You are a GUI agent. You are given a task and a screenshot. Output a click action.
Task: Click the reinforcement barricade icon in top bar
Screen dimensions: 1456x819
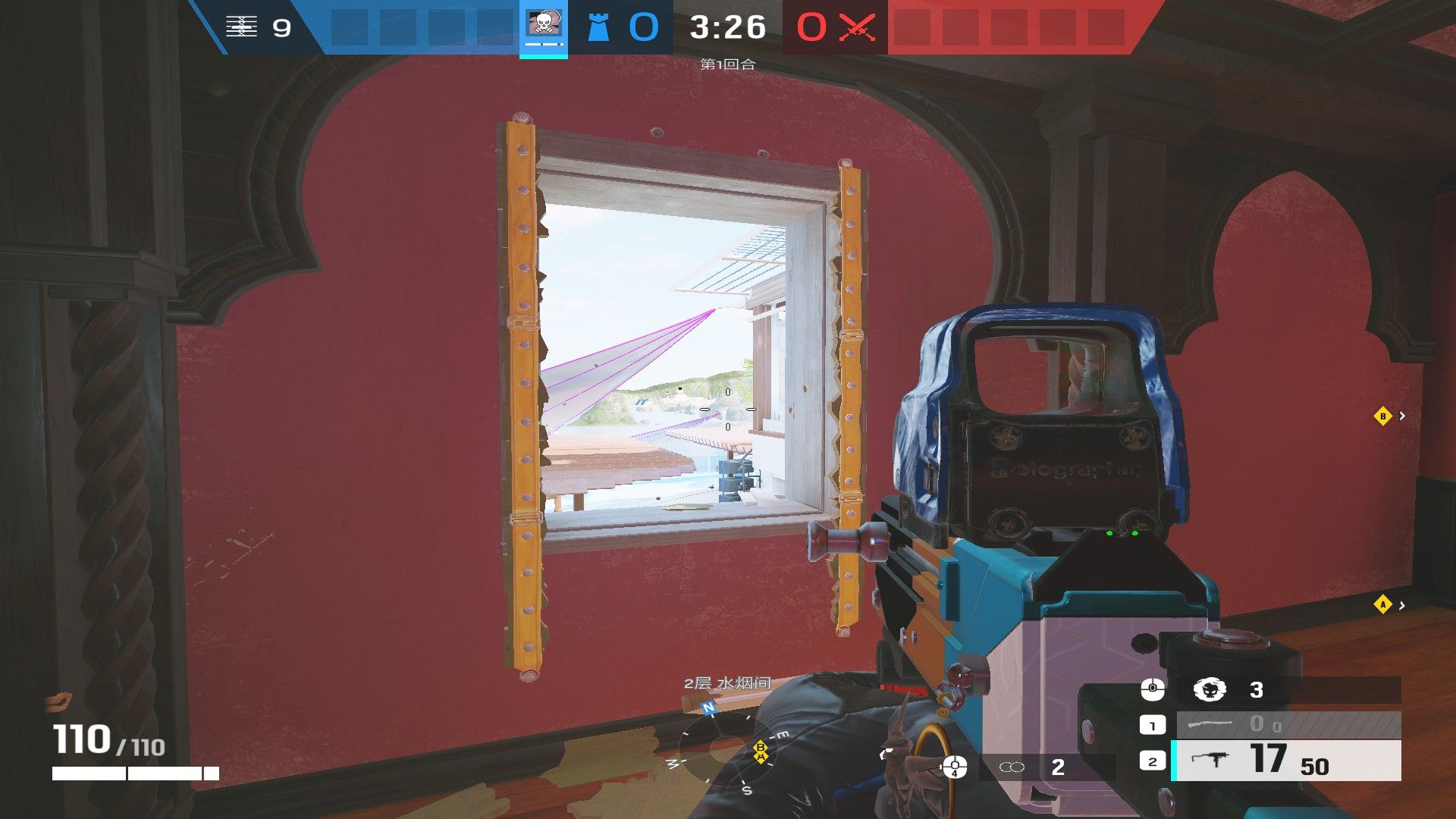(x=241, y=27)
